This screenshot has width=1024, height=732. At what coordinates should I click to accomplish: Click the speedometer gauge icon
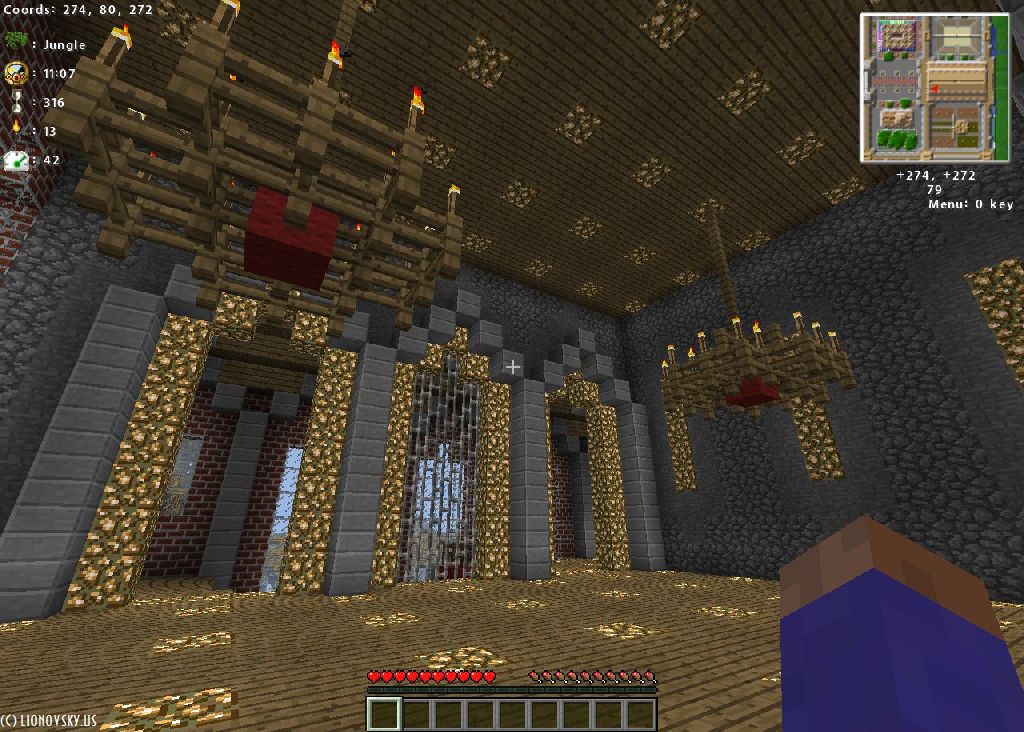[x=16, y=159]
